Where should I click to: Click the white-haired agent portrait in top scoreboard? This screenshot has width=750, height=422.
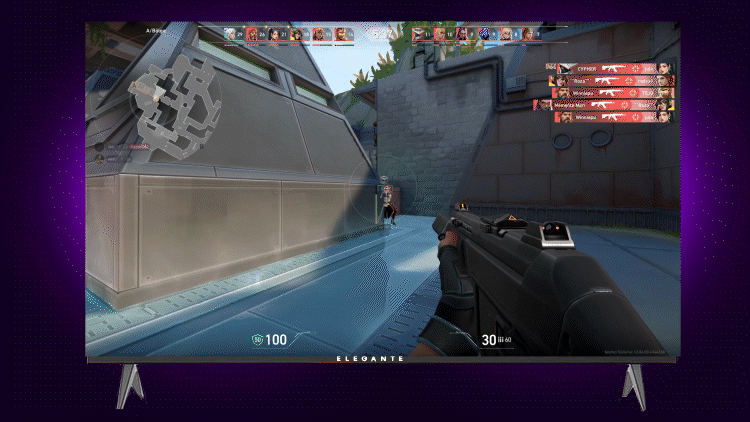pos(231,35)
